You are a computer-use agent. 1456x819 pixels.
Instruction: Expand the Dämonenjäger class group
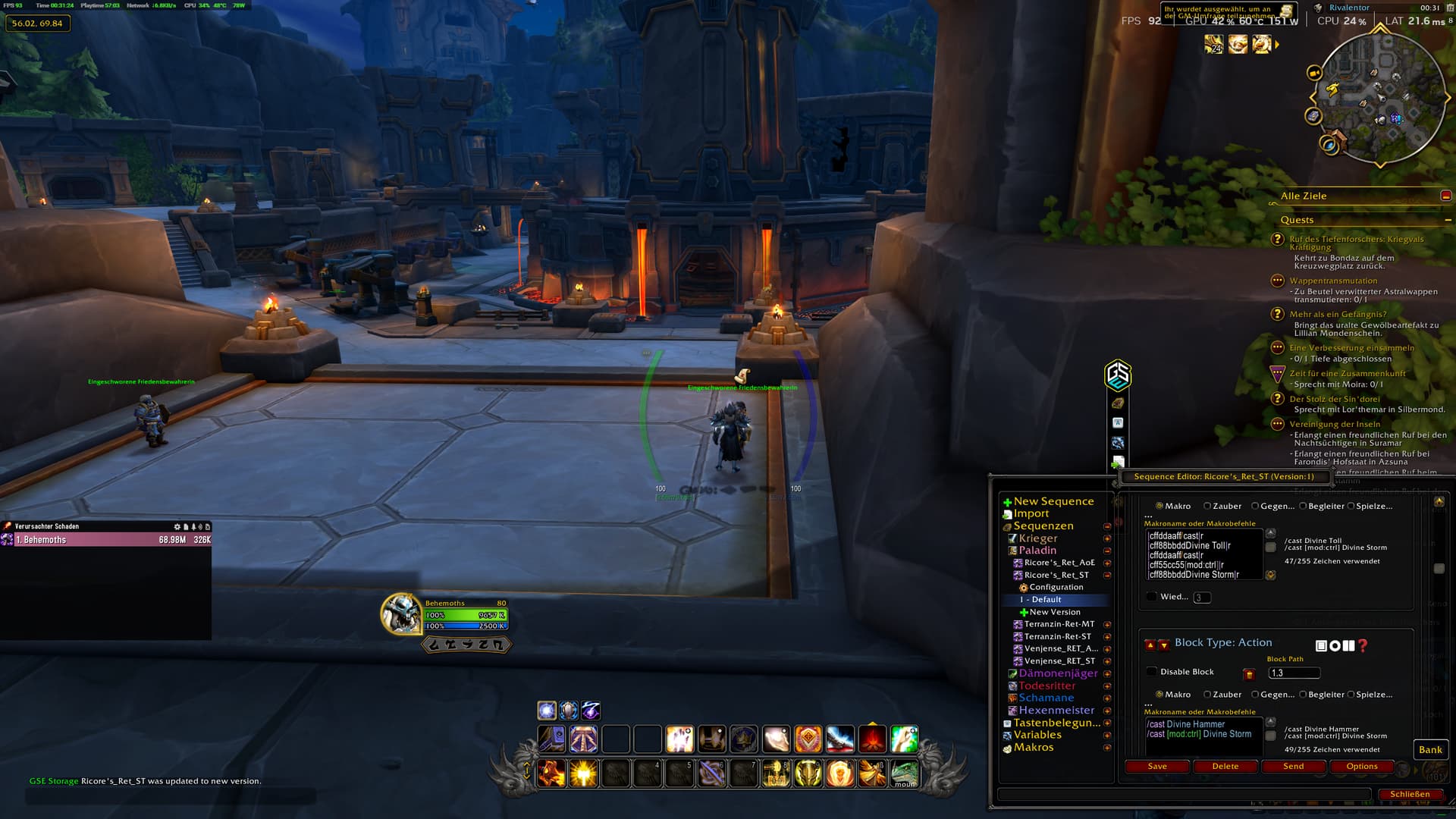tap(1057, 673)
